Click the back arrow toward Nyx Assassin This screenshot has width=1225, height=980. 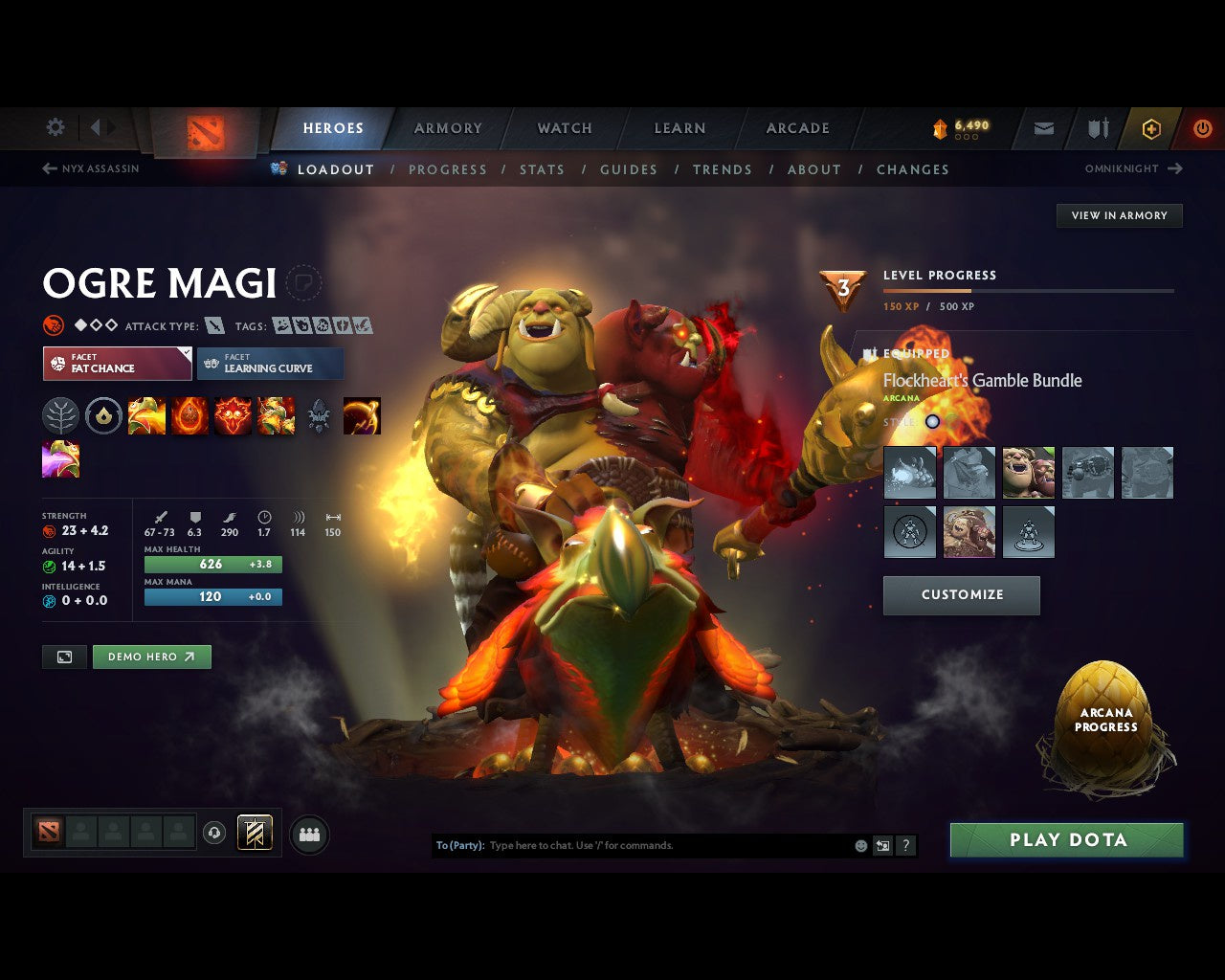(x=48, y=168)
